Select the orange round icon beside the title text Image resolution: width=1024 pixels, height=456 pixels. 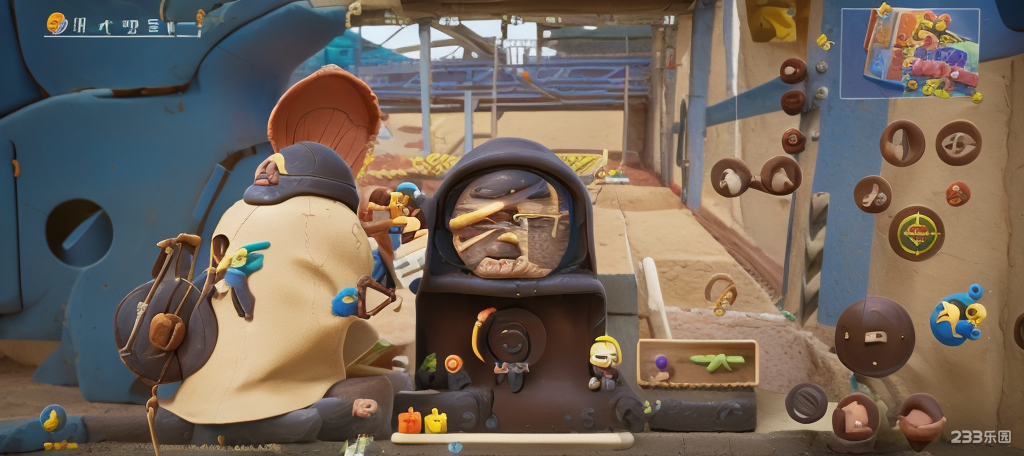[x=56, y=23]
